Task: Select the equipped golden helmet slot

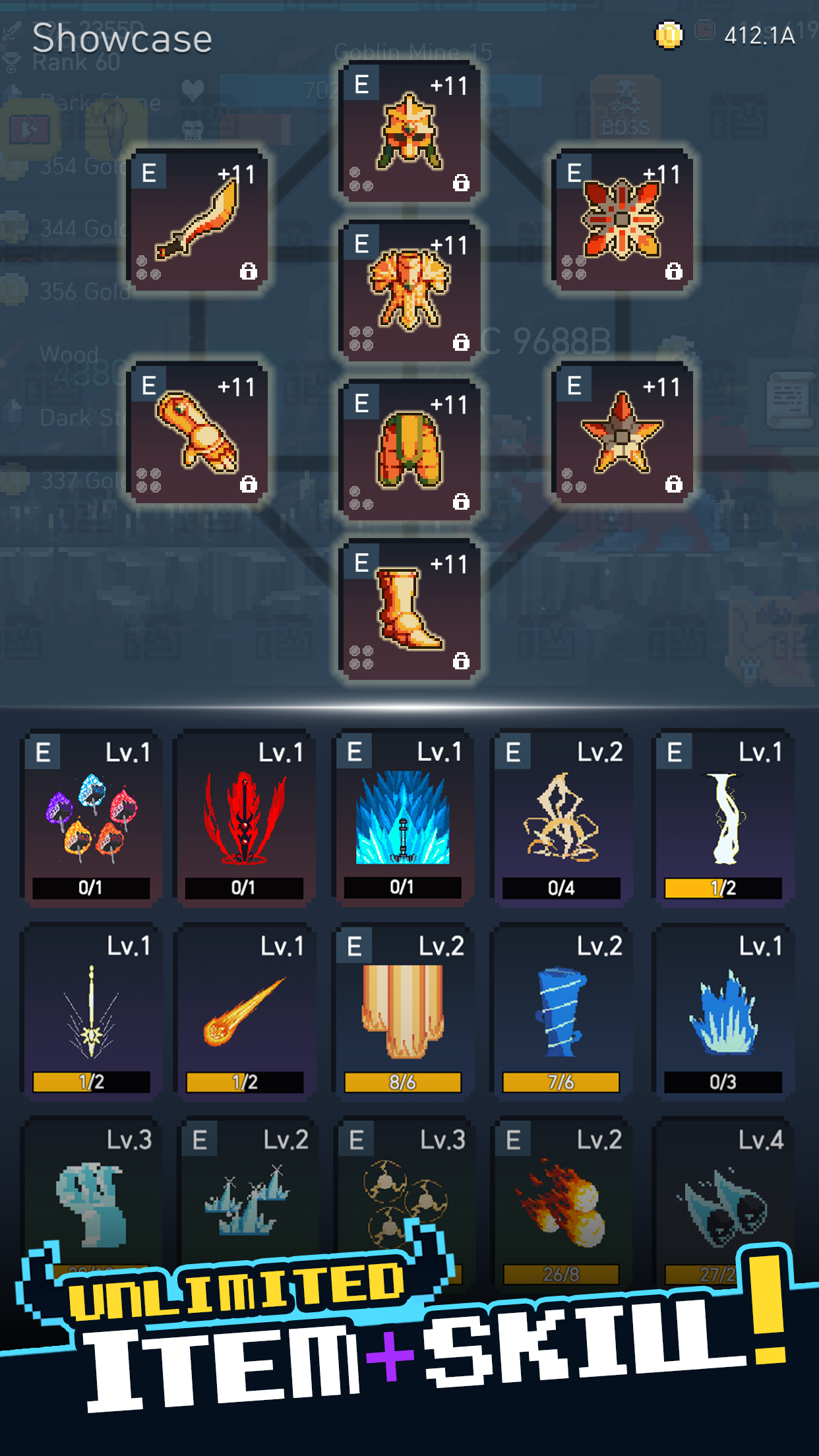Action: click(x=409, y=132)
